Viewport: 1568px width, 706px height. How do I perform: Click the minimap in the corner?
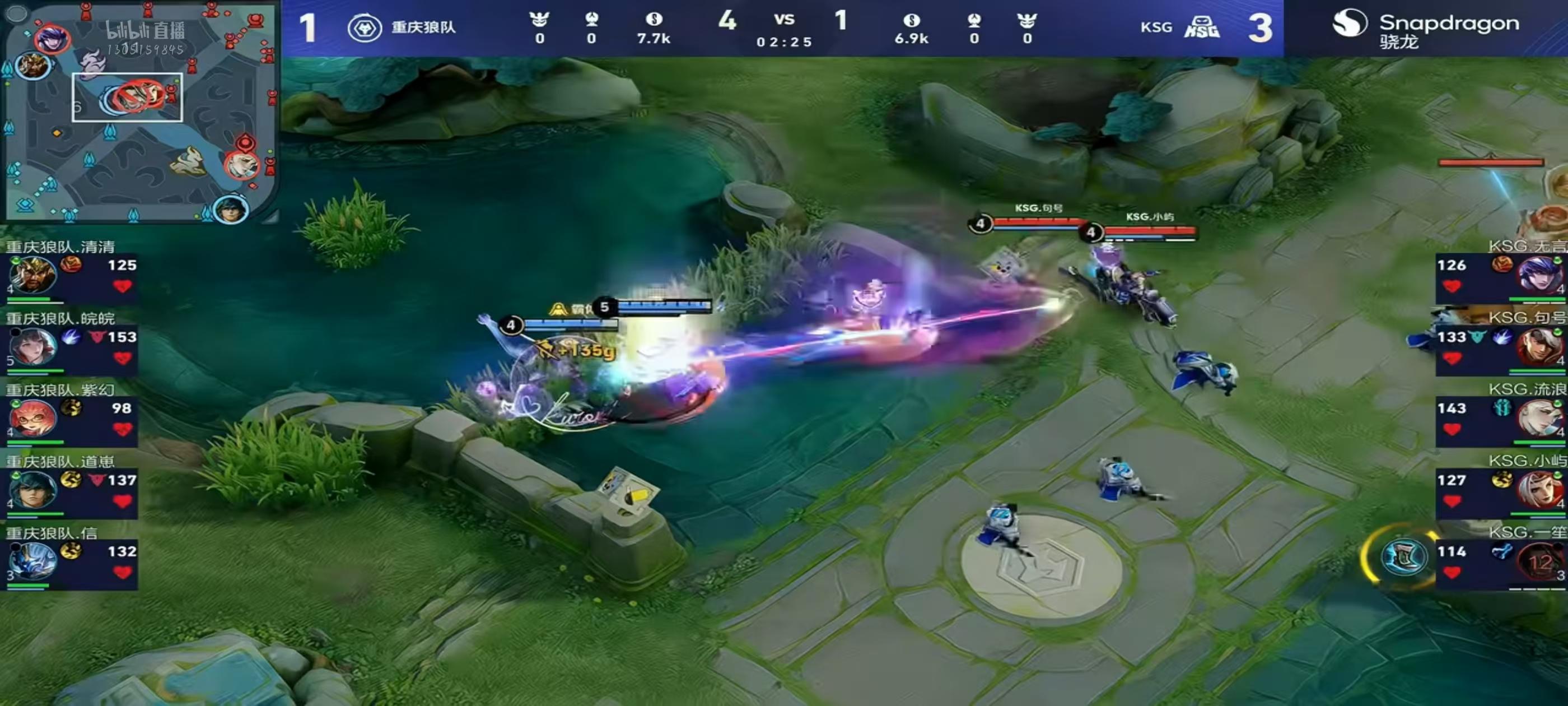pos(140,112)
